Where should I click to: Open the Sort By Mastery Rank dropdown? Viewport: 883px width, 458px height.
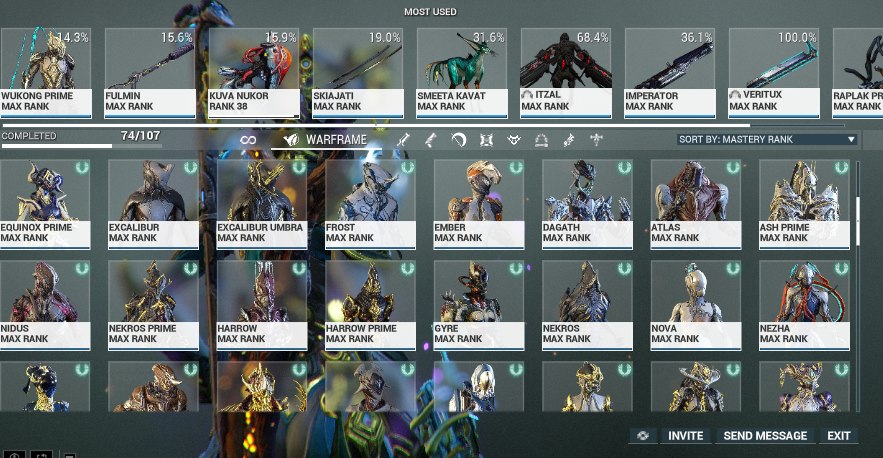766,140
